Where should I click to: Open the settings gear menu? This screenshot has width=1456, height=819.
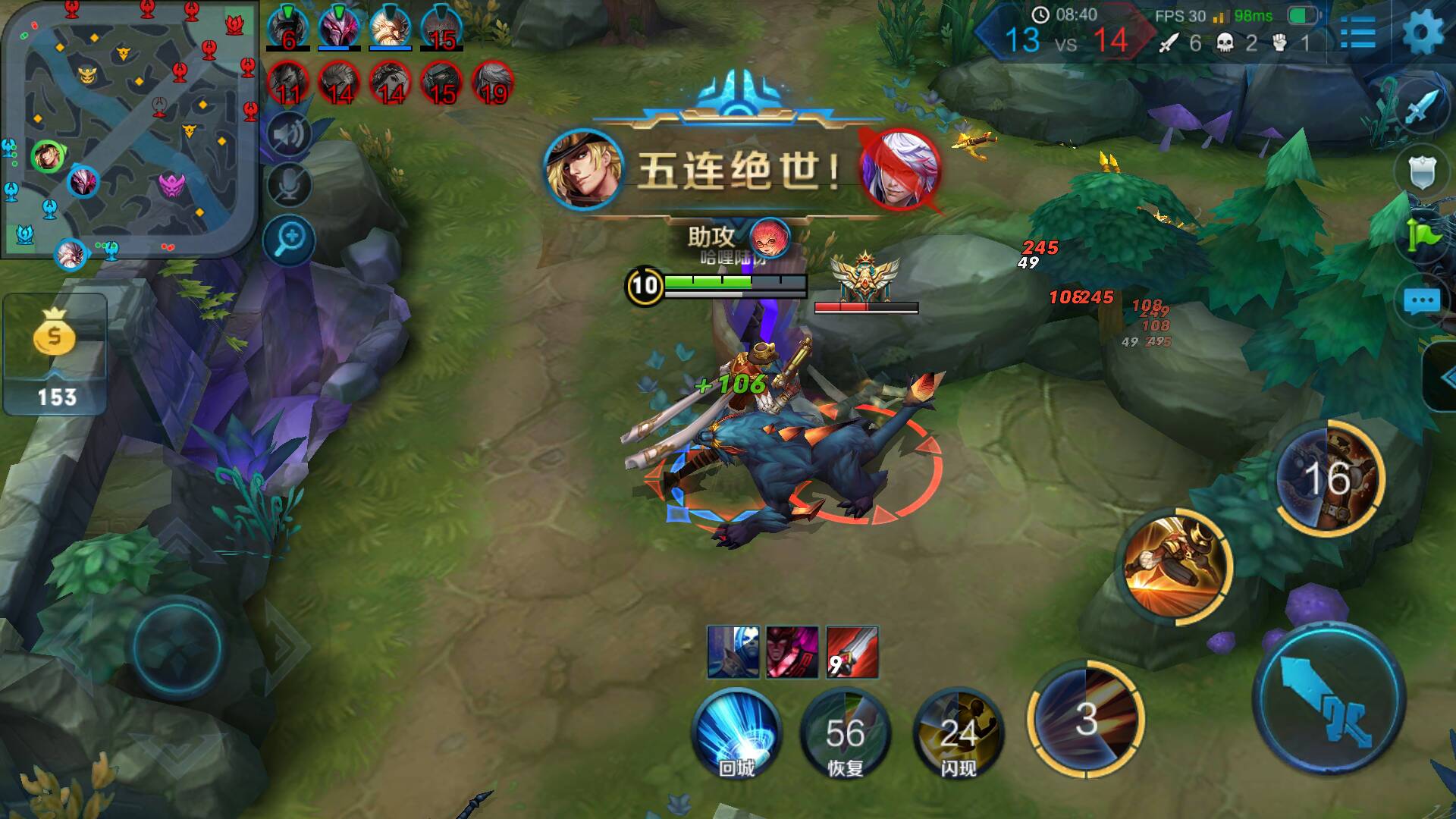[1423, 33]
